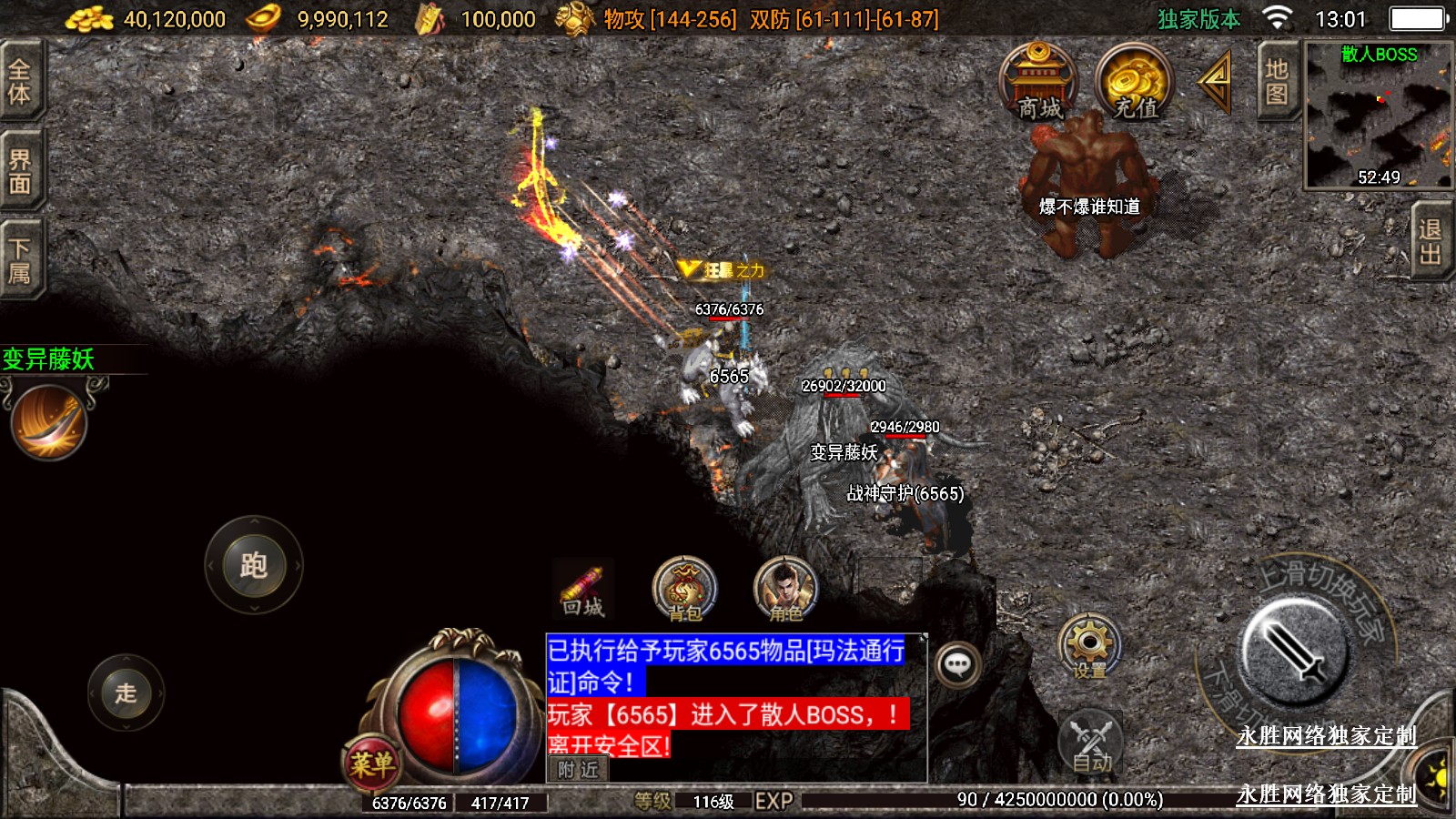Toggle the 跑 run button
The height and width of the screenshot is (819, 1456).
click(x=253, y=565)
